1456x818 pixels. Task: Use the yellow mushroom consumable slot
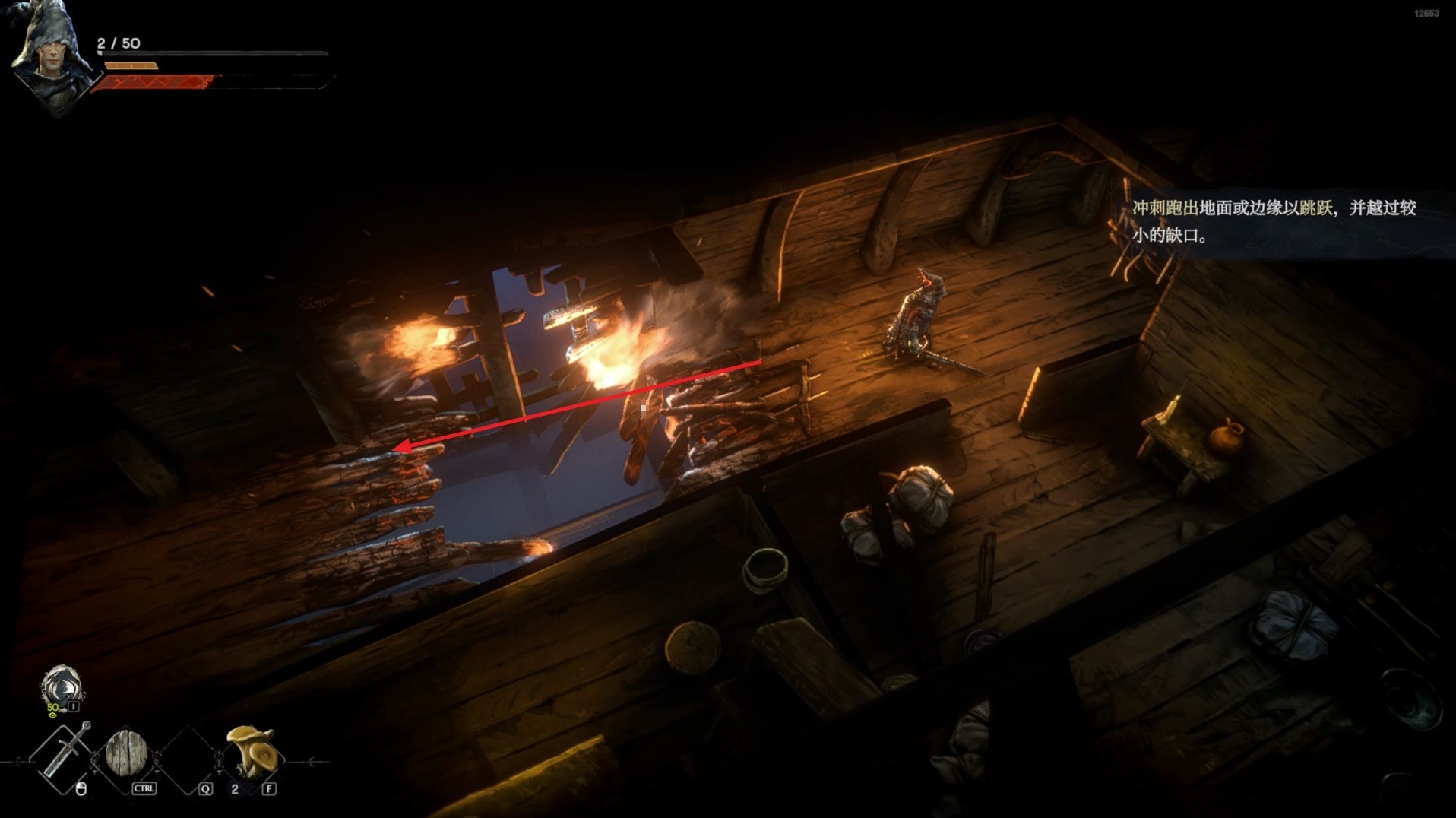252,750
